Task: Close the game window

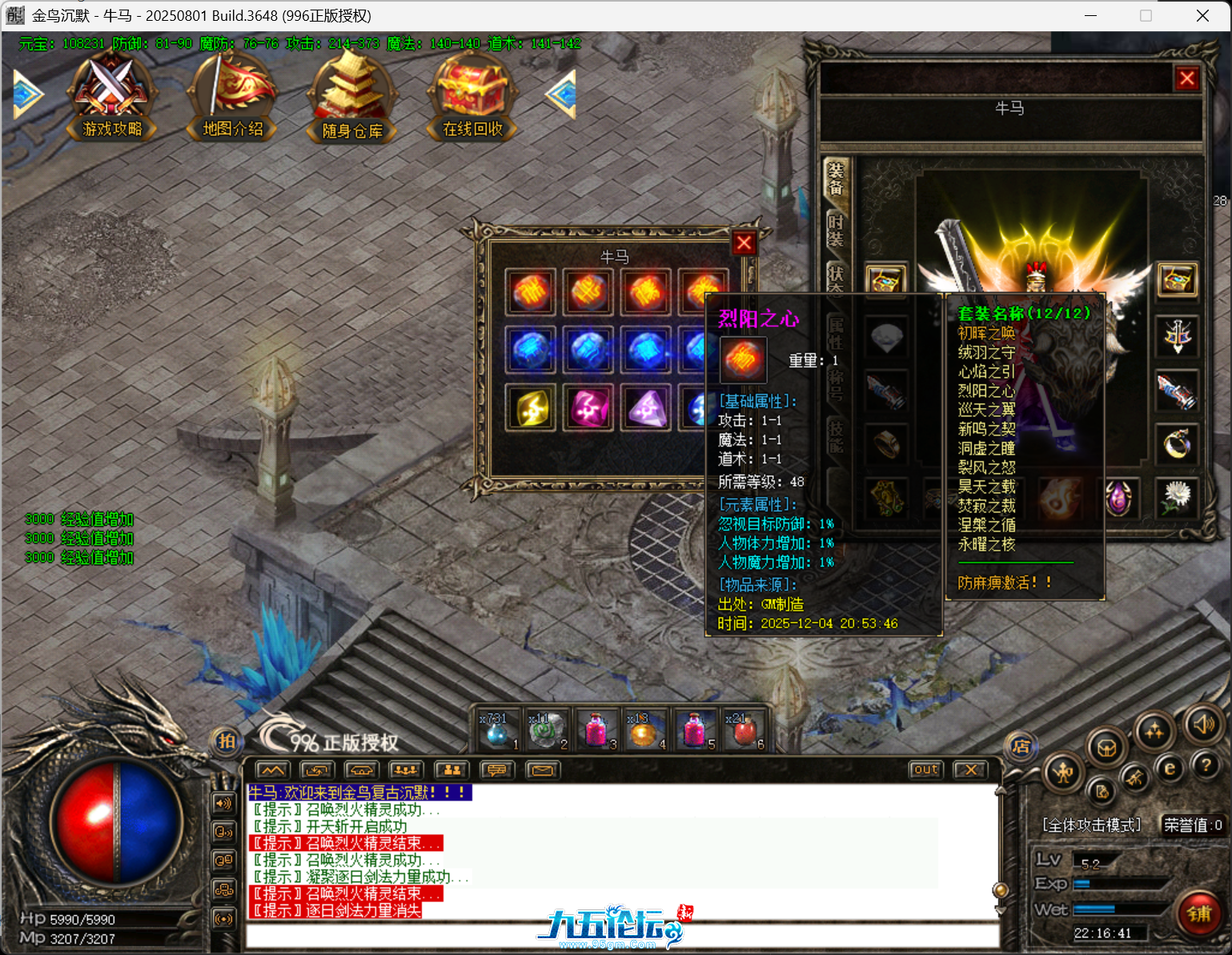Action: pyautogui.click(x=1202, y=16)
